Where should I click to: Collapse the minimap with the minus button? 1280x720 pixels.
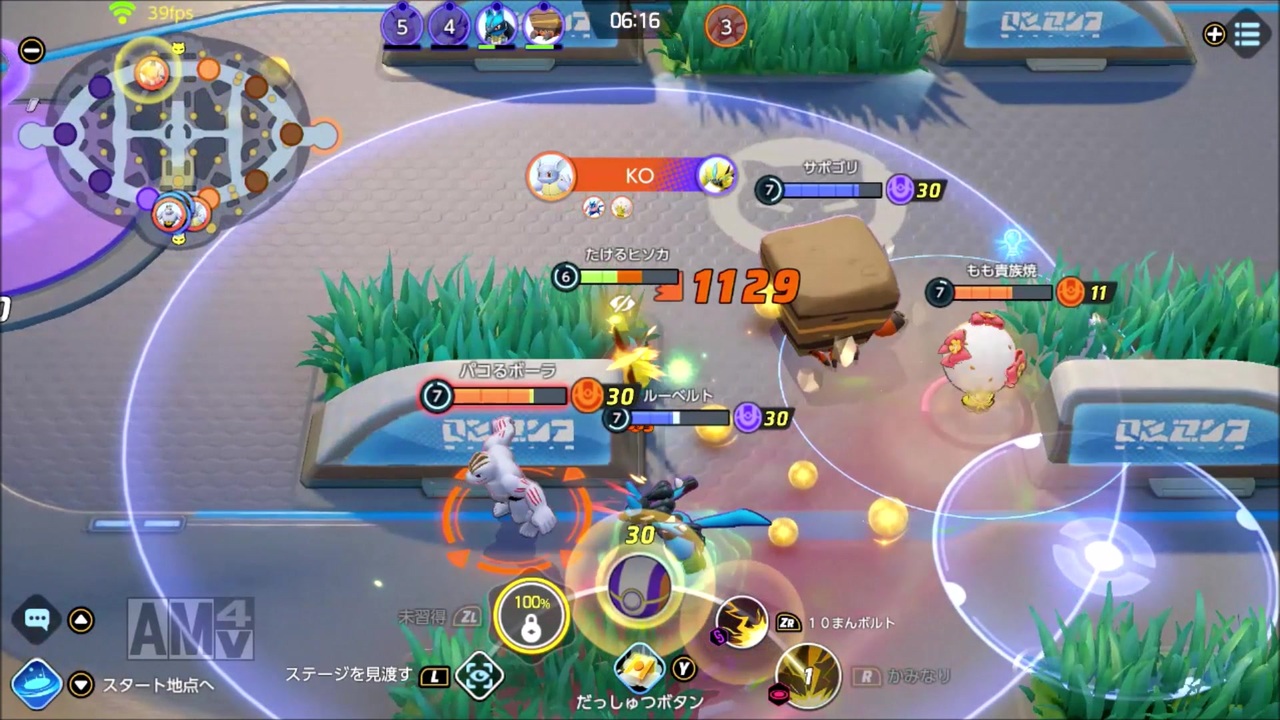coord(31,49)
